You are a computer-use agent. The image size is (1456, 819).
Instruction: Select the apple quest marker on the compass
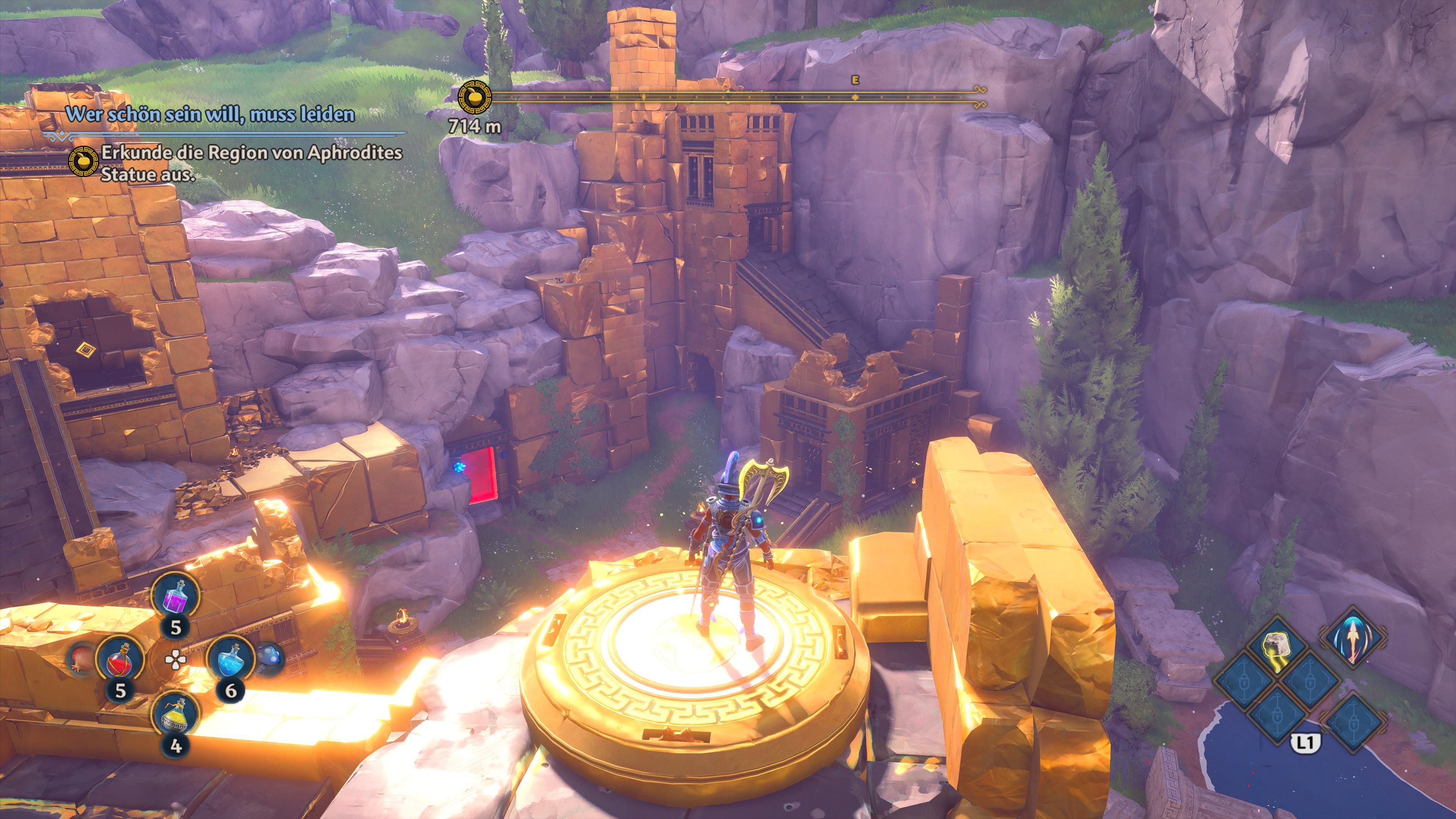click(474, 97)
